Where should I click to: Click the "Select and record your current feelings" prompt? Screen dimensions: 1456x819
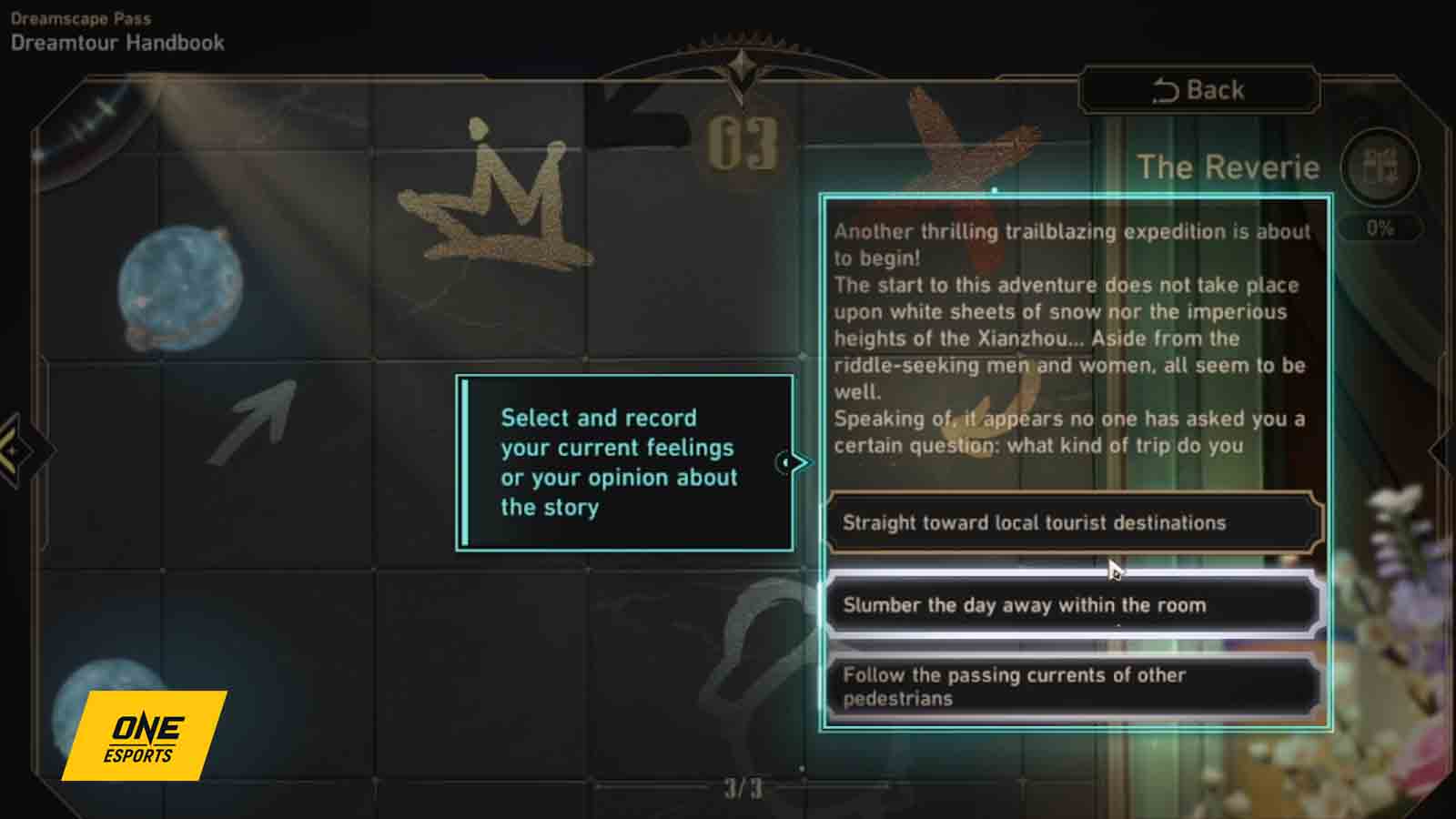(x=625, y=462)
